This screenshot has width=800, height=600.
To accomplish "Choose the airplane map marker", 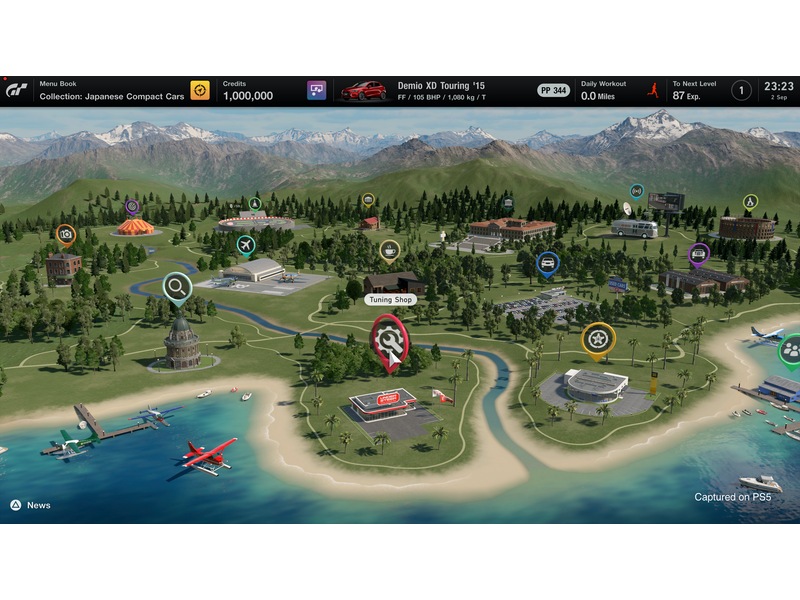I will point(246,245).
